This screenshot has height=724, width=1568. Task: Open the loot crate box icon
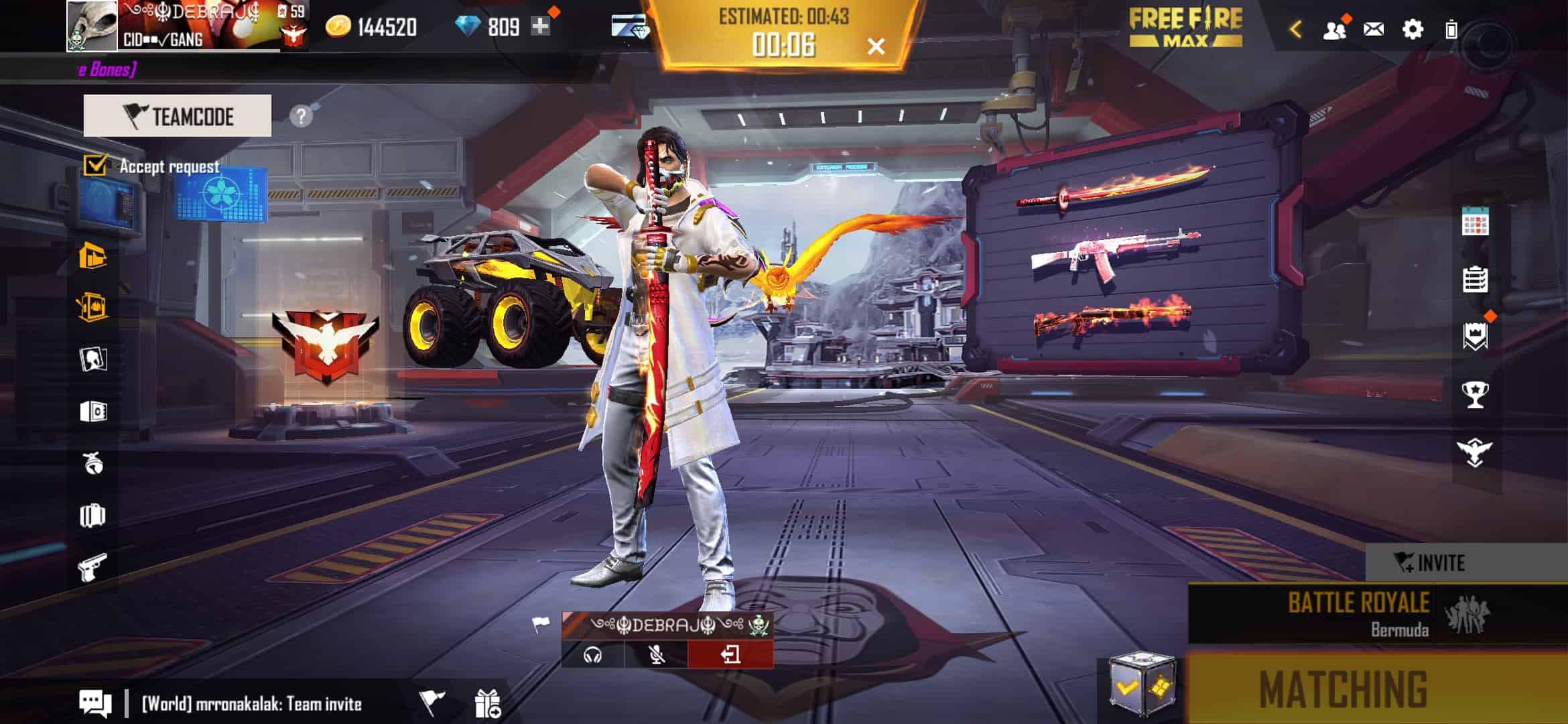click(x=1142, y=687)
